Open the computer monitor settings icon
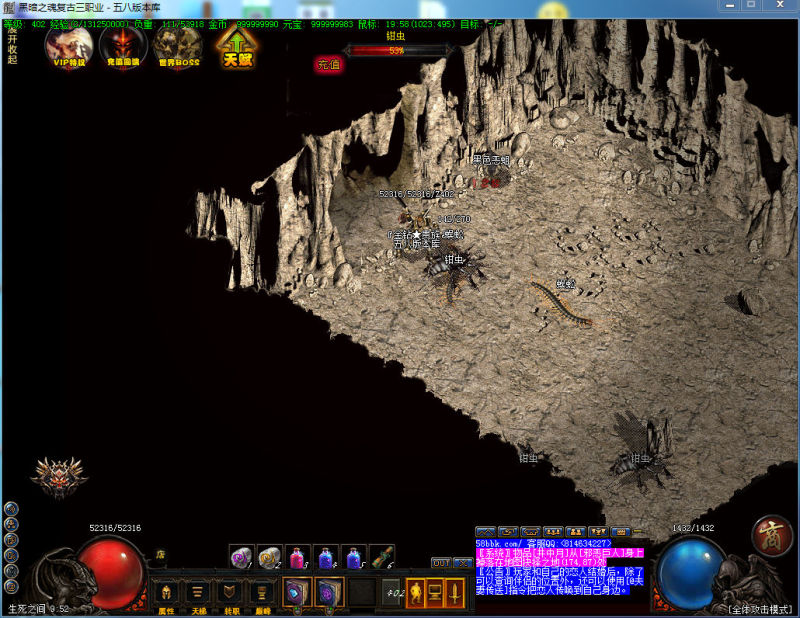The image size is (800, 618). click(x=435, y=592)
